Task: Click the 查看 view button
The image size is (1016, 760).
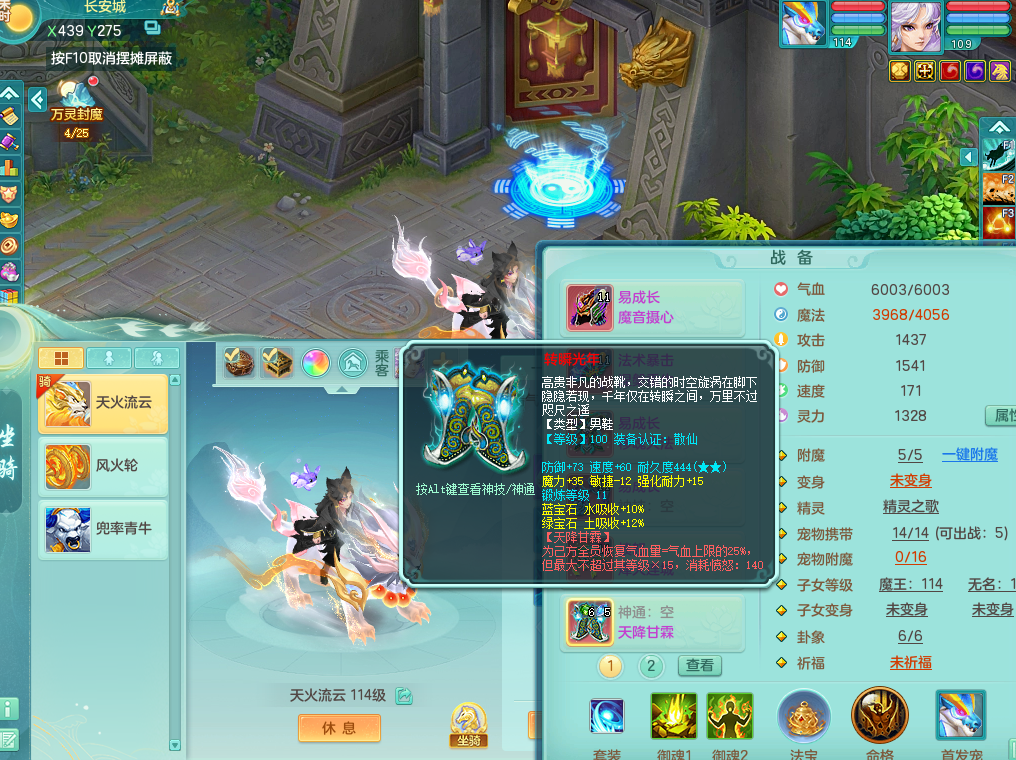Action: (700, 665)
